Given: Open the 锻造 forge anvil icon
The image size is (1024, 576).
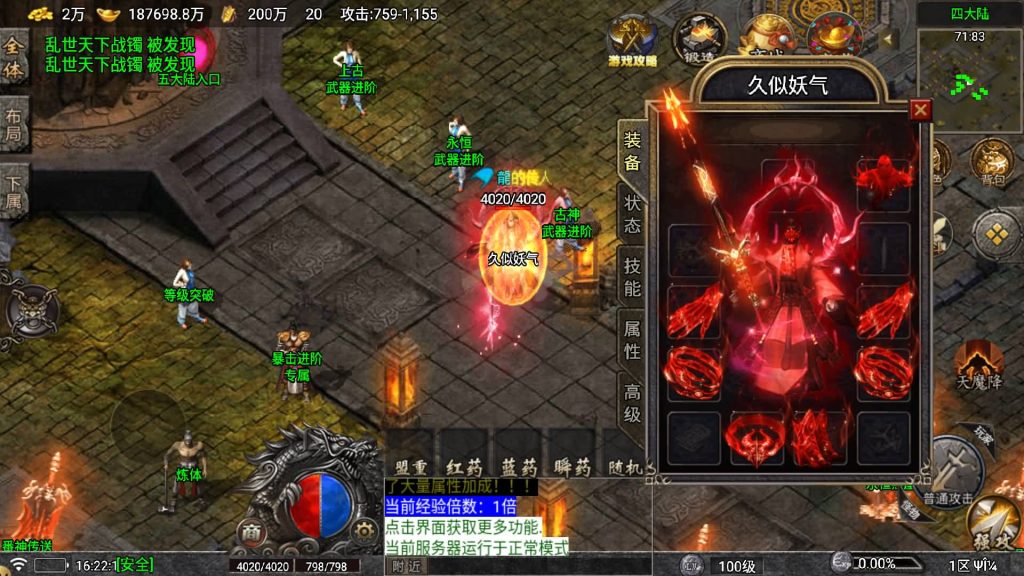Looking at the screenshot, I should point(697,38).
